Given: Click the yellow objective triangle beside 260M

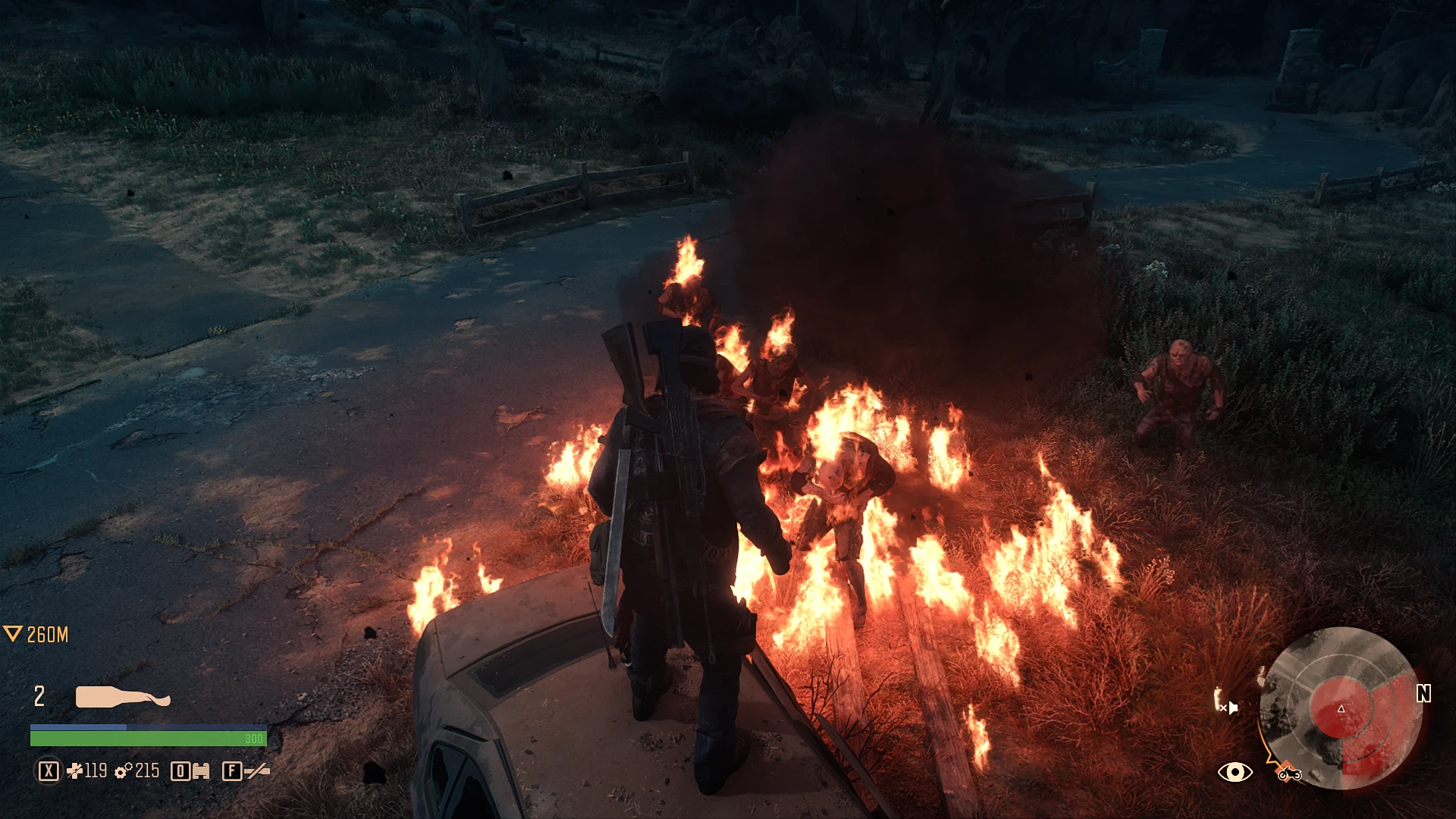Looking at the screenshot, I should click(x=14, y=634).
